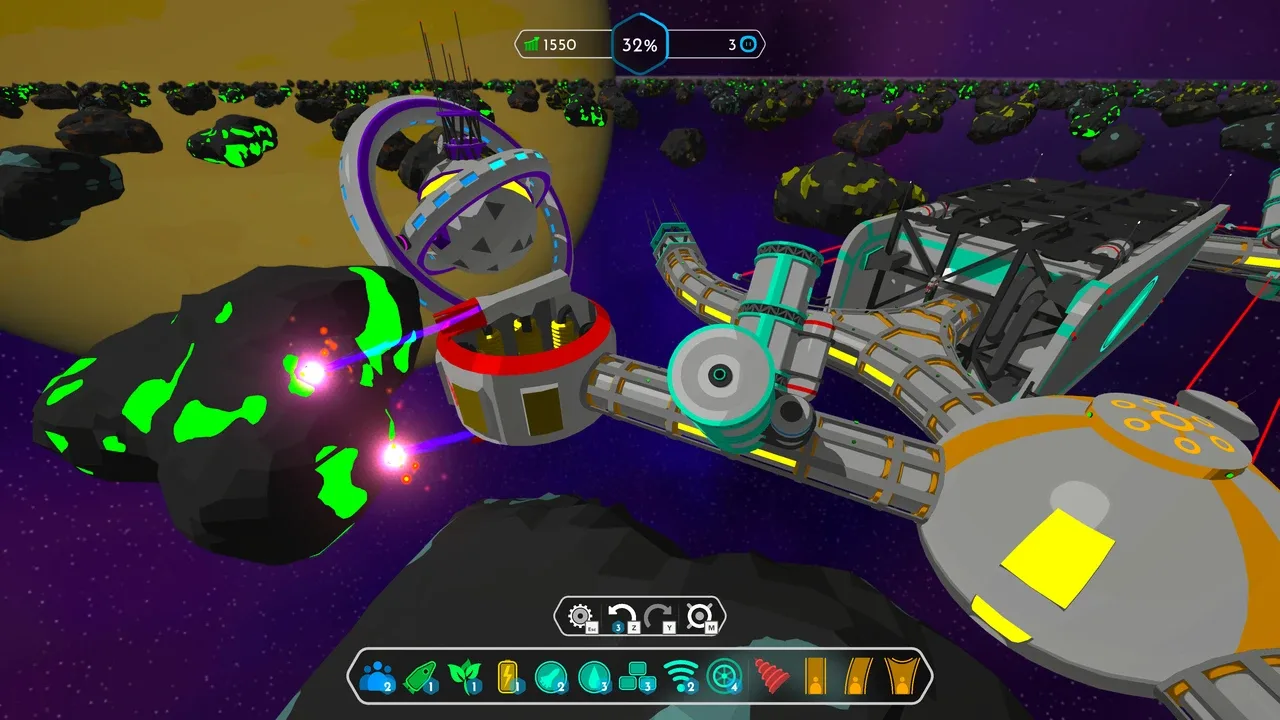Select the green plant module

click(464, 677)
